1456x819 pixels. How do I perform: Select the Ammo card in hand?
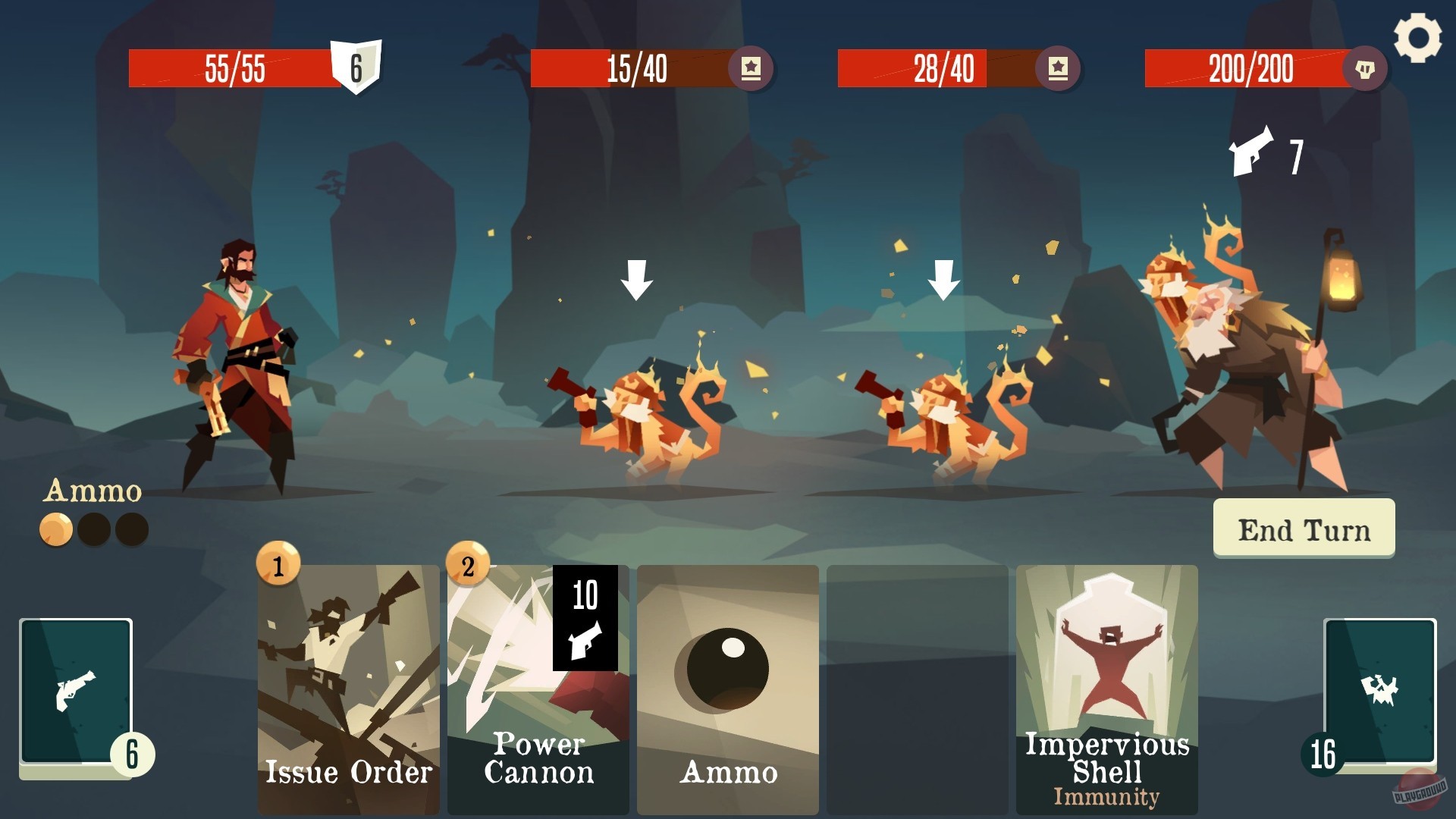726,682
